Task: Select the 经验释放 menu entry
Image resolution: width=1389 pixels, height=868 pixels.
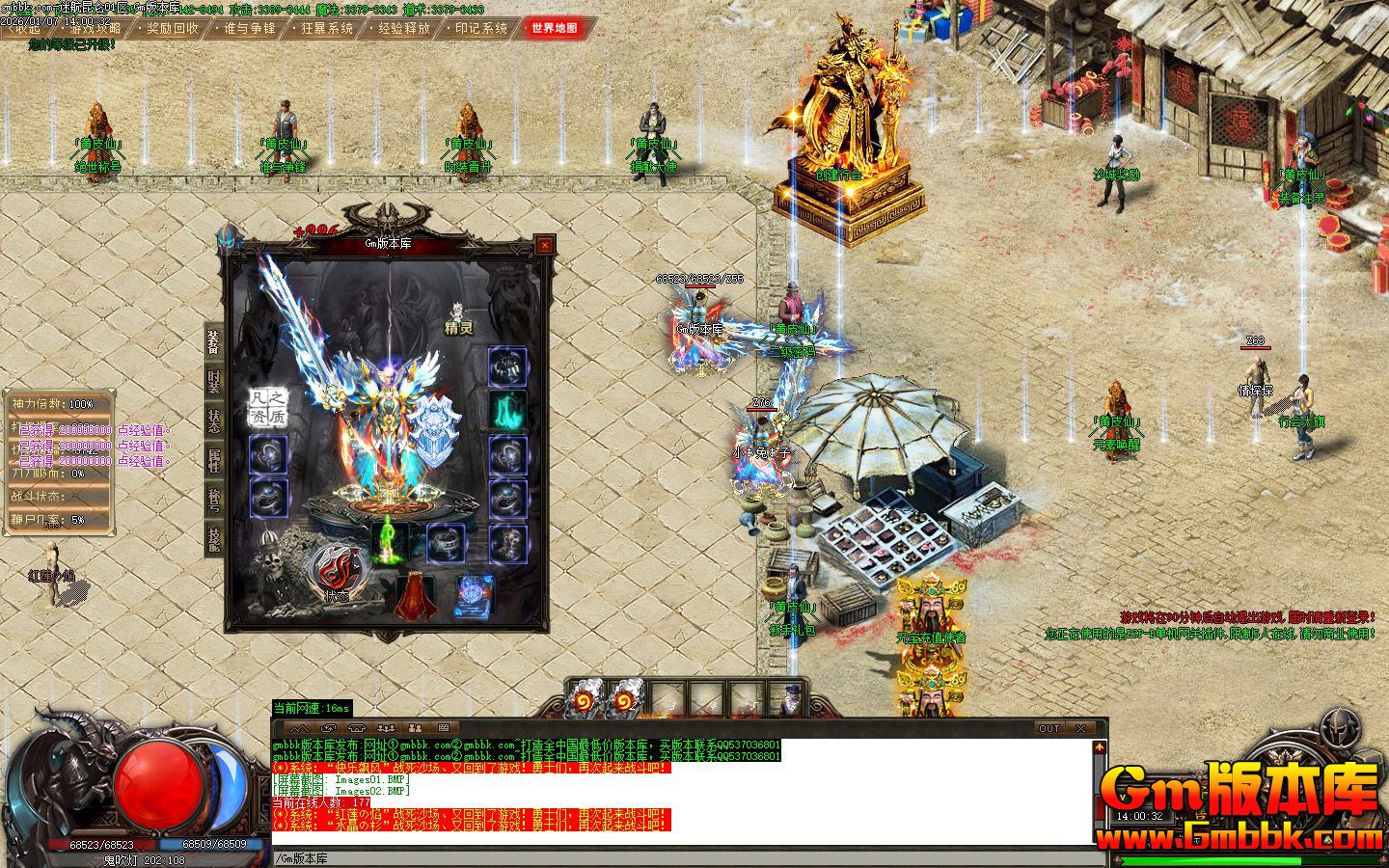Action: click(403, 28)
